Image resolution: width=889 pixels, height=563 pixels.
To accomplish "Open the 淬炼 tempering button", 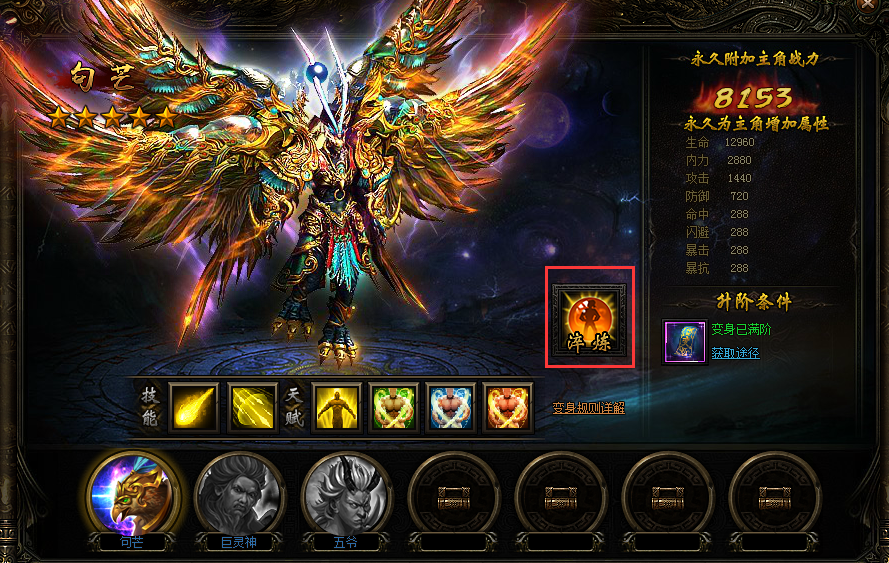I will coord(589,316).
